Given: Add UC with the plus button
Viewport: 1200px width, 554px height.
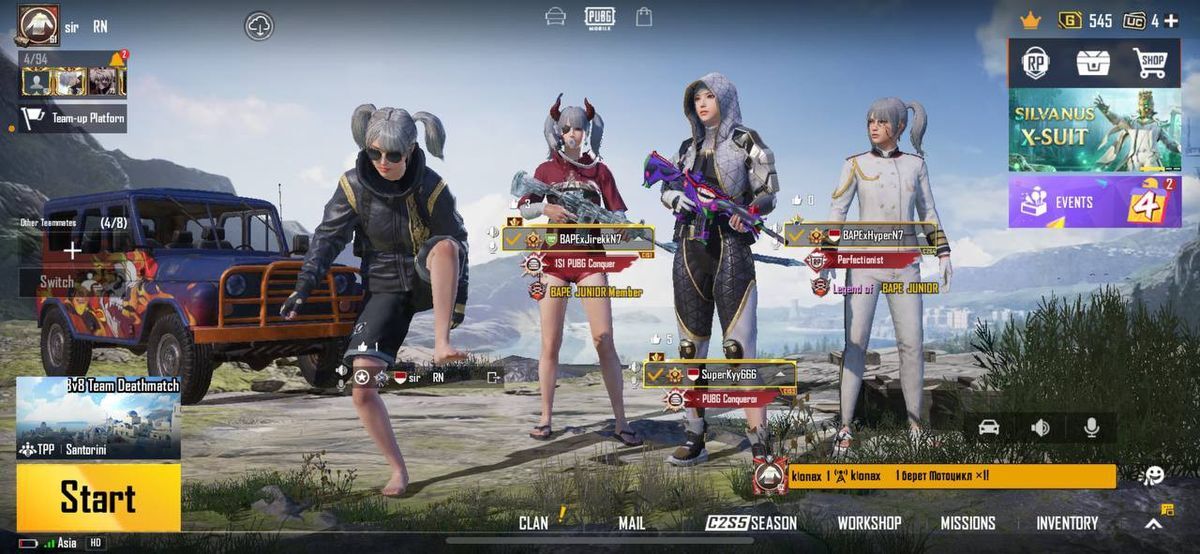Looking at the screenshot, I should (1171, 21).
